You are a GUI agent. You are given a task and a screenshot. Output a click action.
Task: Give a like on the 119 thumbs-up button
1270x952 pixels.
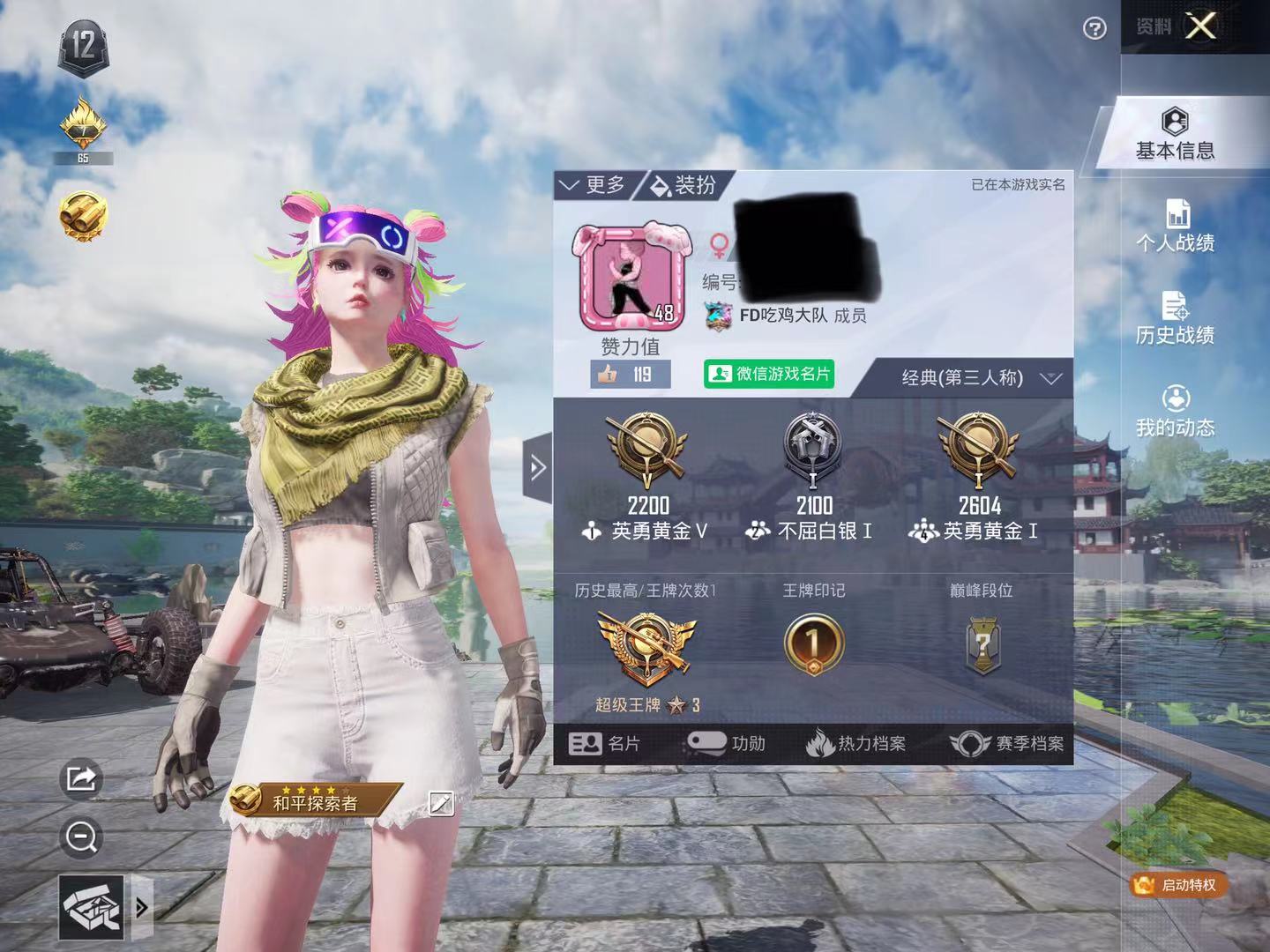tap(630, 375)
